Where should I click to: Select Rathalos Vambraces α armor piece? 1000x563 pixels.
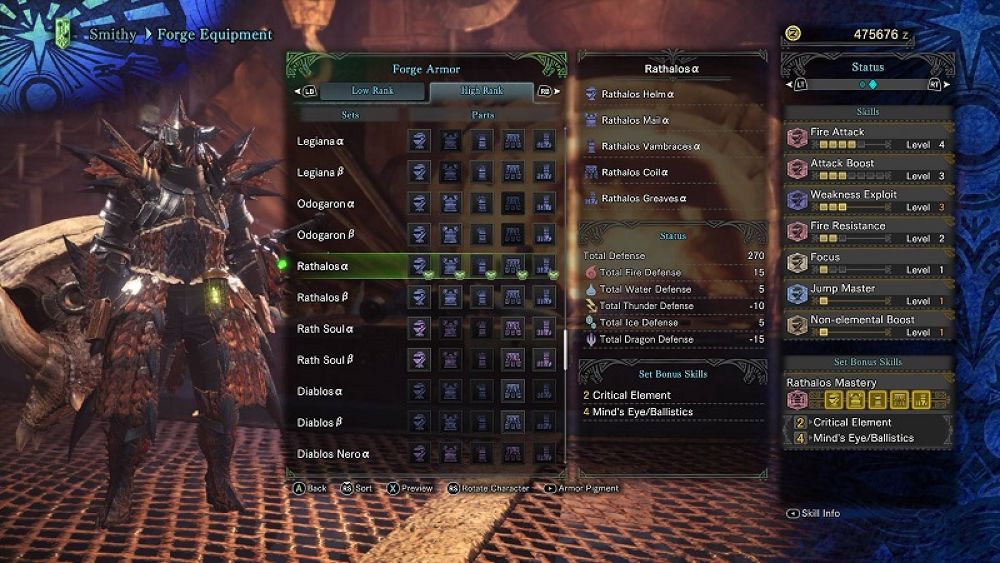(650, 146)
